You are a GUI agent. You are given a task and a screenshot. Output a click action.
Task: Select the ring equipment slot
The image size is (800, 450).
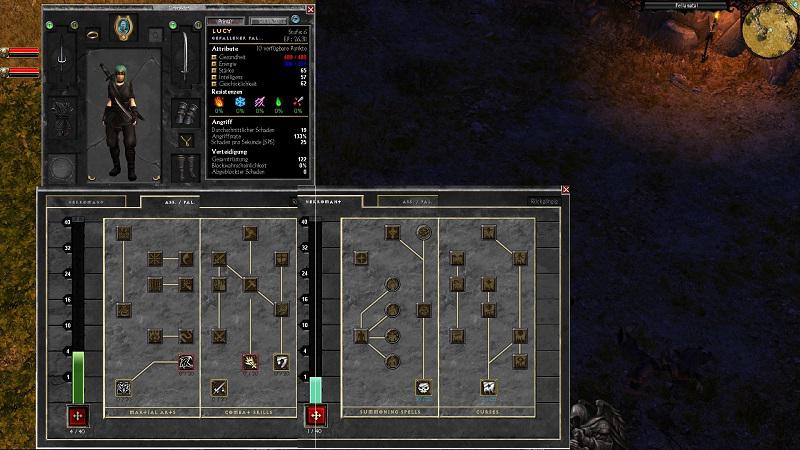pos(91,33)
